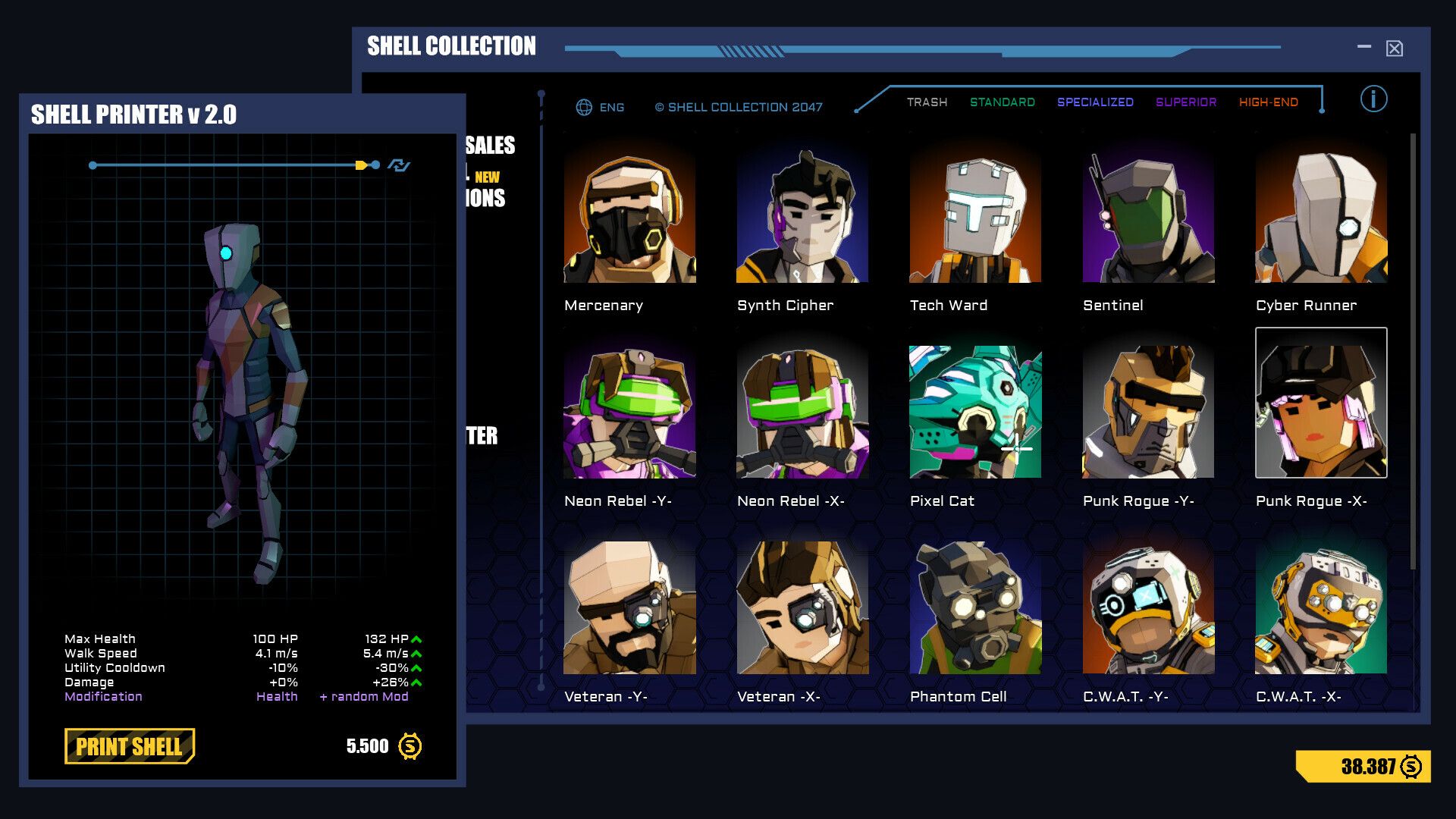Switch to the TRASH rarity tab

pyautogui.click(x=927, y=102)
